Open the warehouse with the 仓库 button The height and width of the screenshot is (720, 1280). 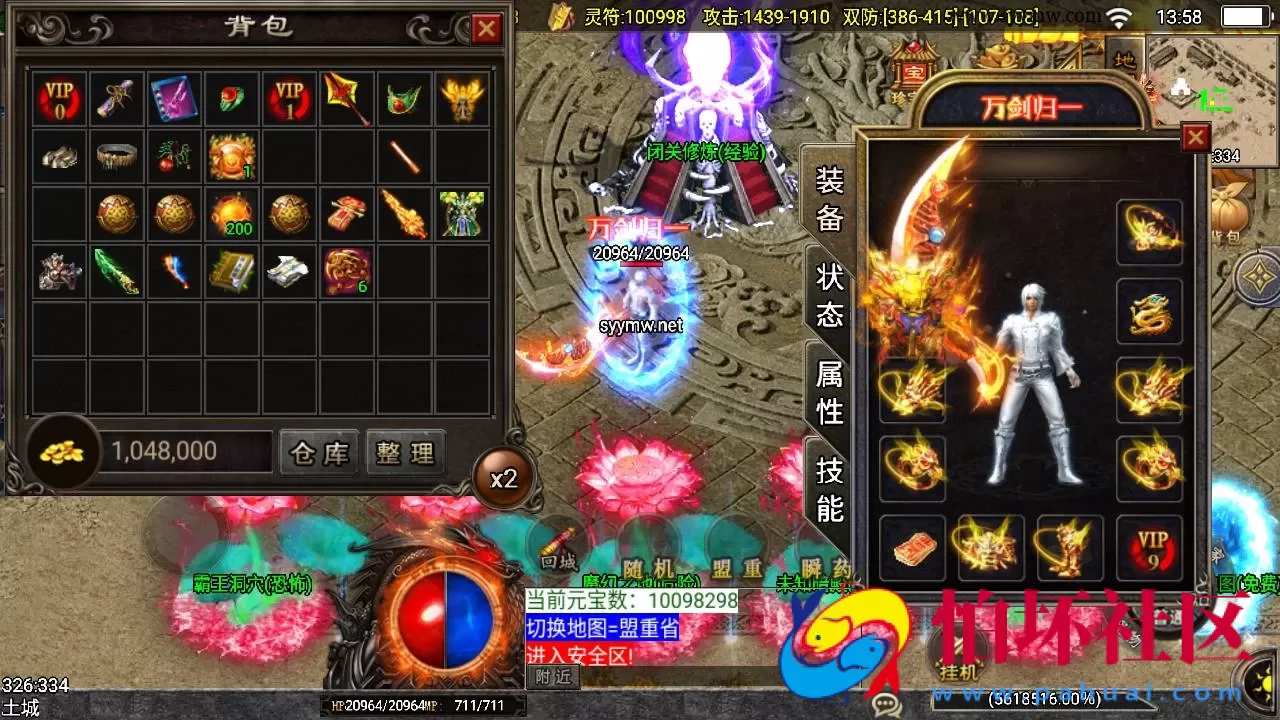pos(318,452)
